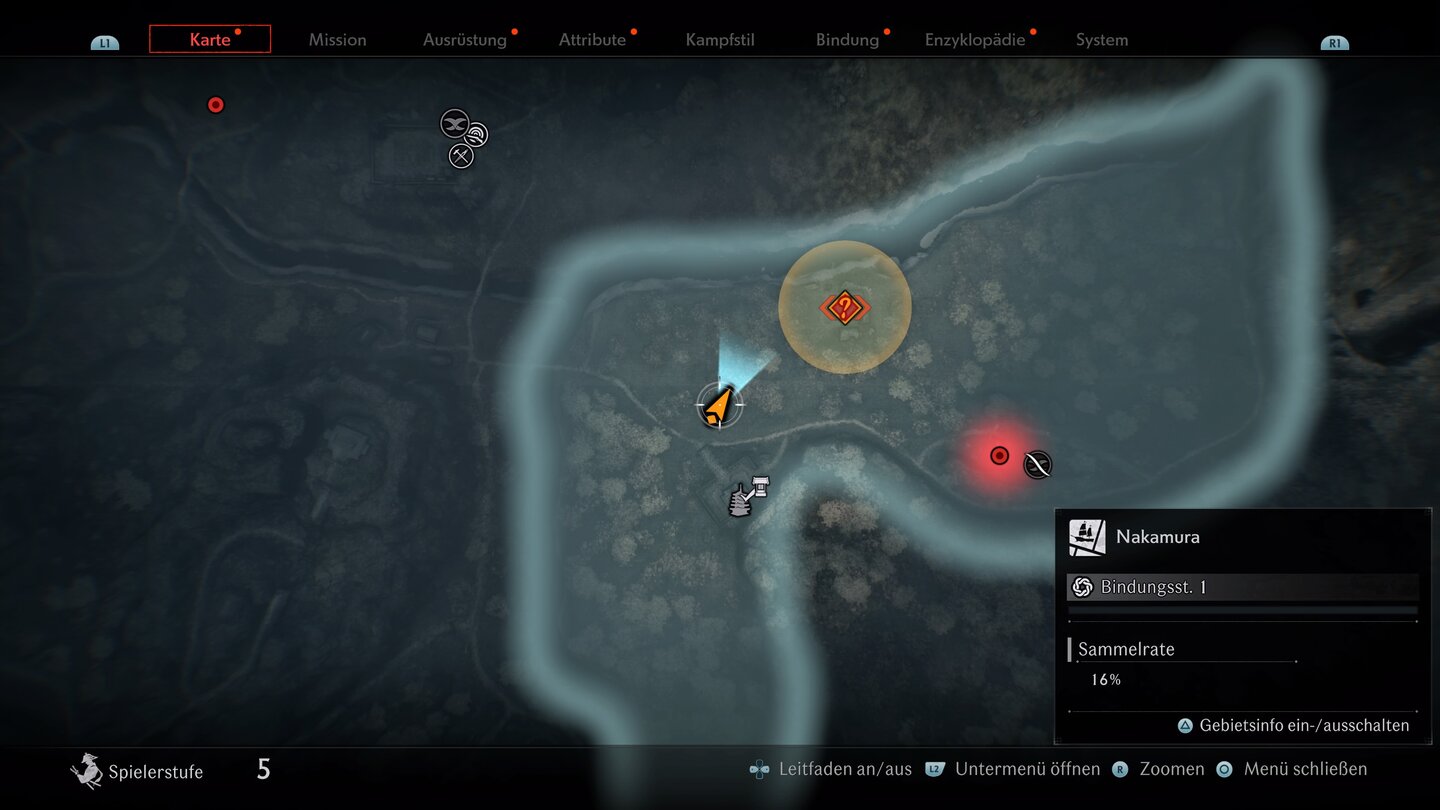Image resolution: width=1440 pixels, height=810 pixels.
Task: Select the small shrine map marker
Action: click(x=762, y=486)
